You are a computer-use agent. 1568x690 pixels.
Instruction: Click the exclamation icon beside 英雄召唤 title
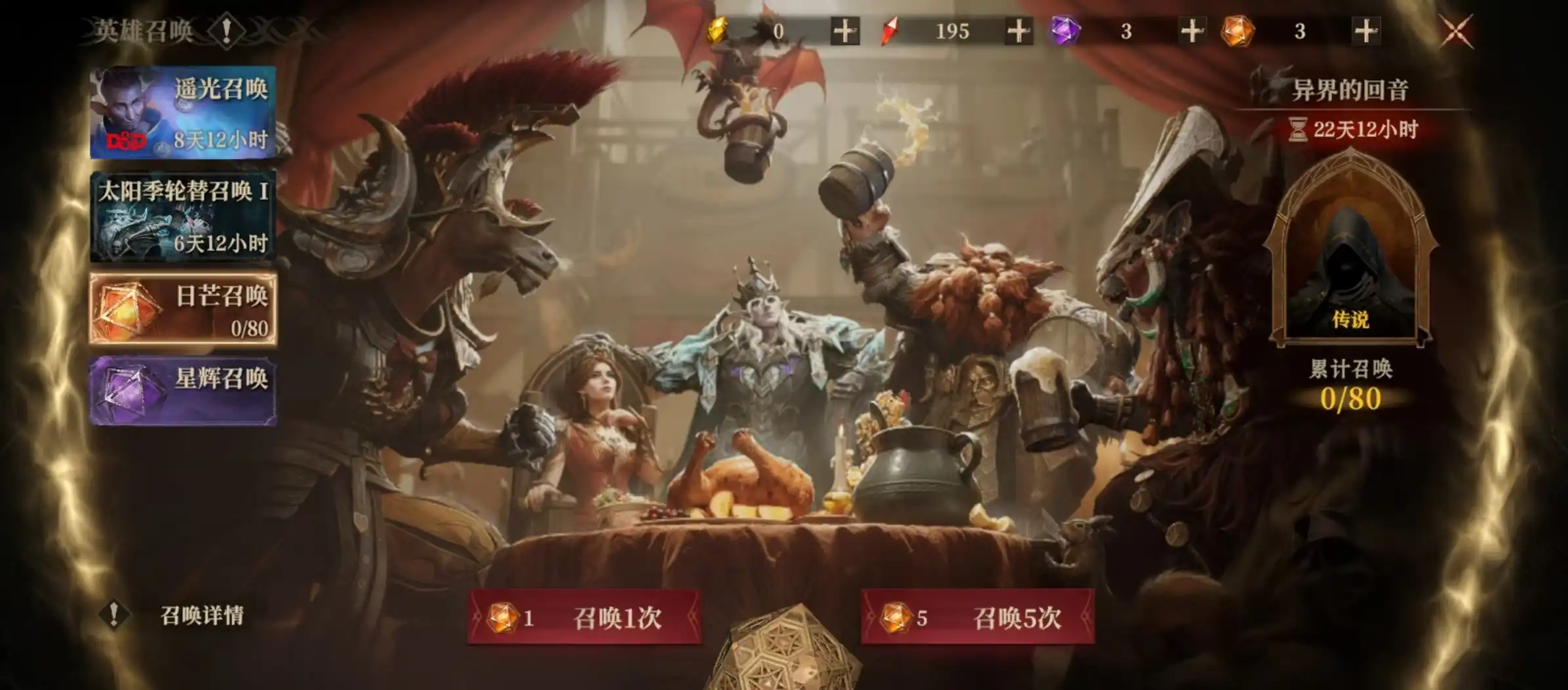pyautogui.click(x=226, y=29)
